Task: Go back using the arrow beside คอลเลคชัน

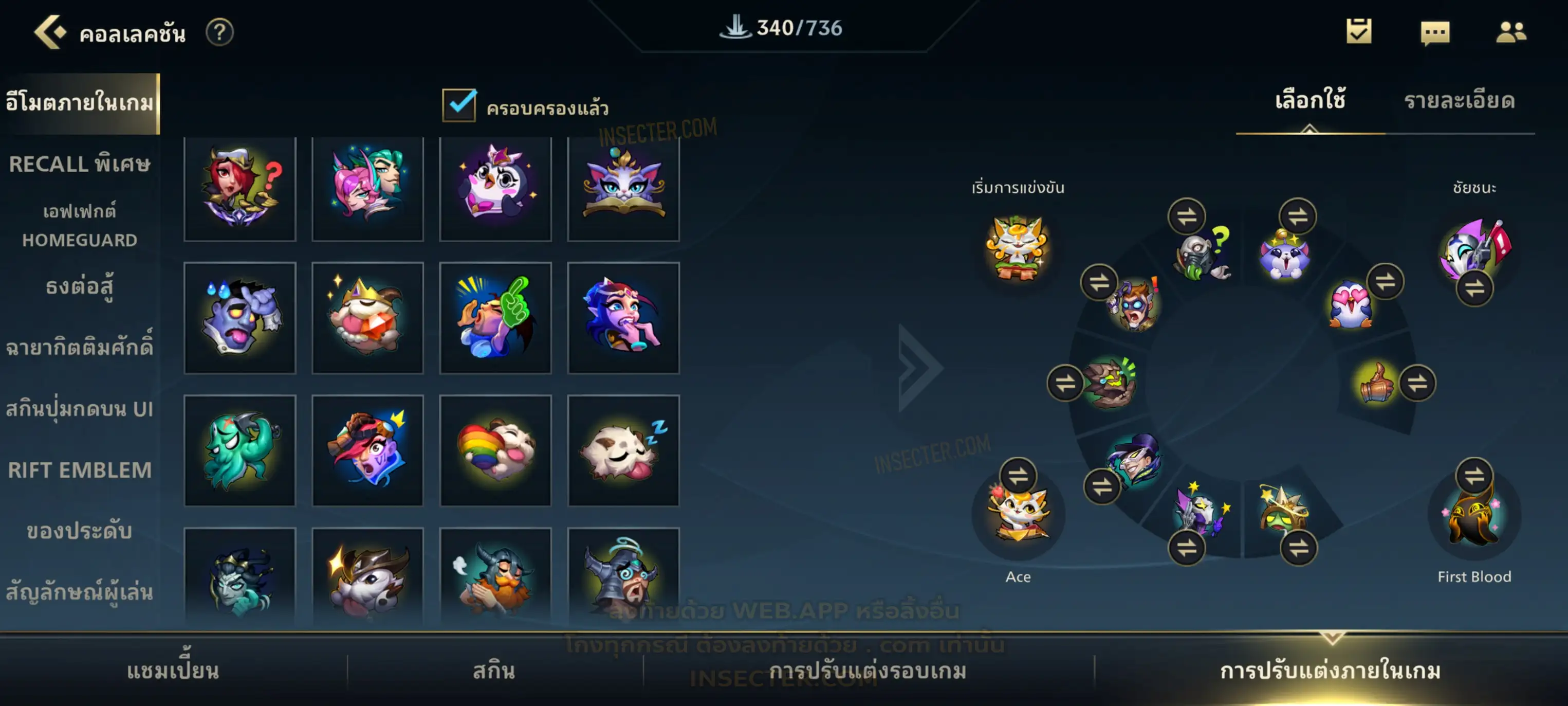Action: point(49,32)
